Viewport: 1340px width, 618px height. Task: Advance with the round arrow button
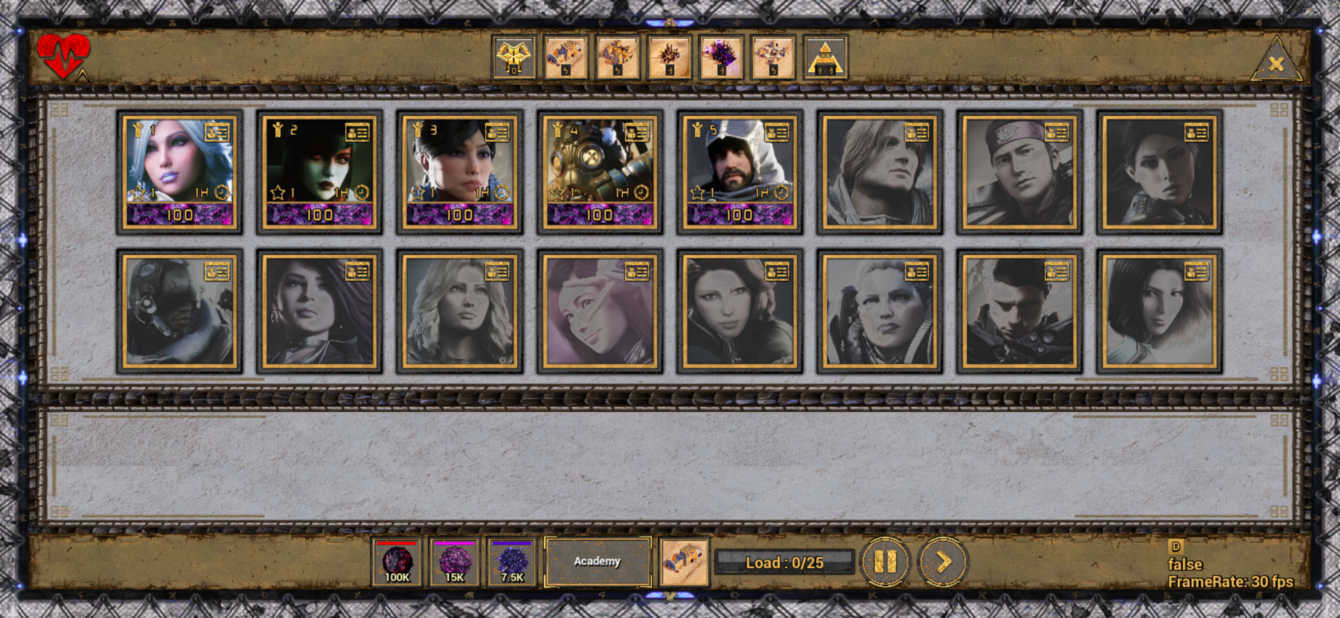pyautogui.click(x=942, y=562)
